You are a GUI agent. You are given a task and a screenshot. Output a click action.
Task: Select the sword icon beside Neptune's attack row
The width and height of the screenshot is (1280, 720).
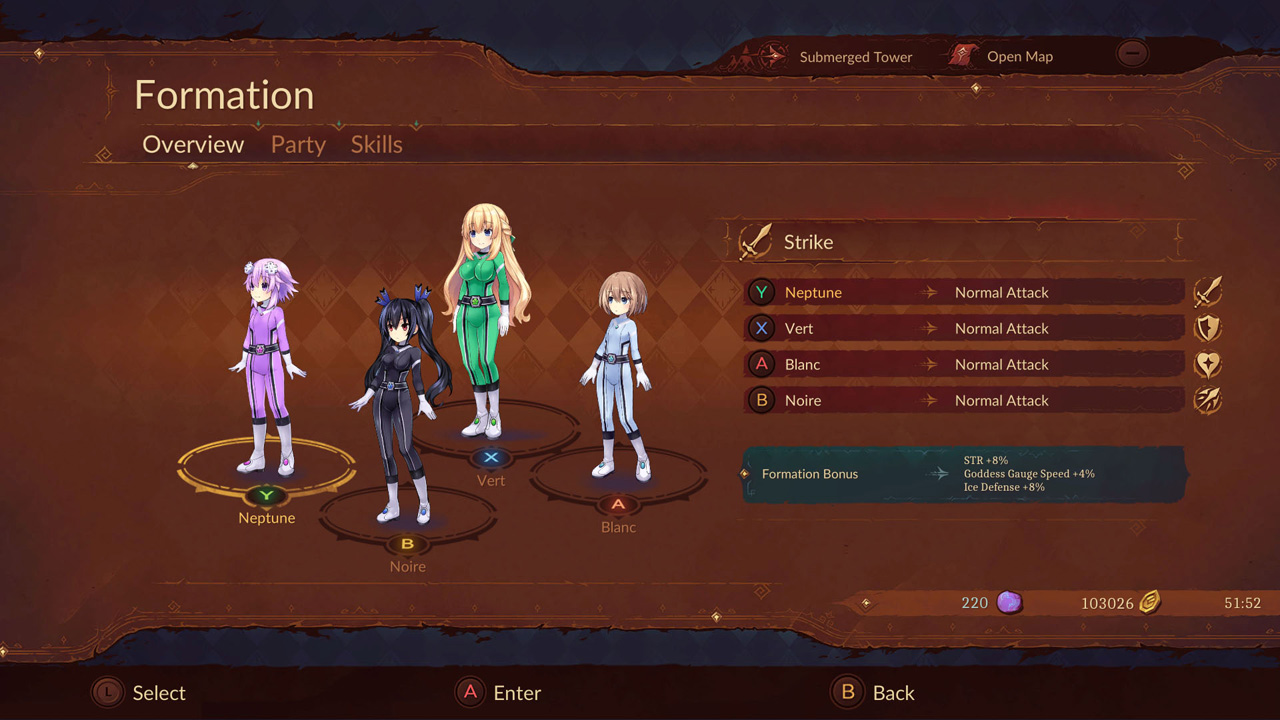click(1207, 291)
